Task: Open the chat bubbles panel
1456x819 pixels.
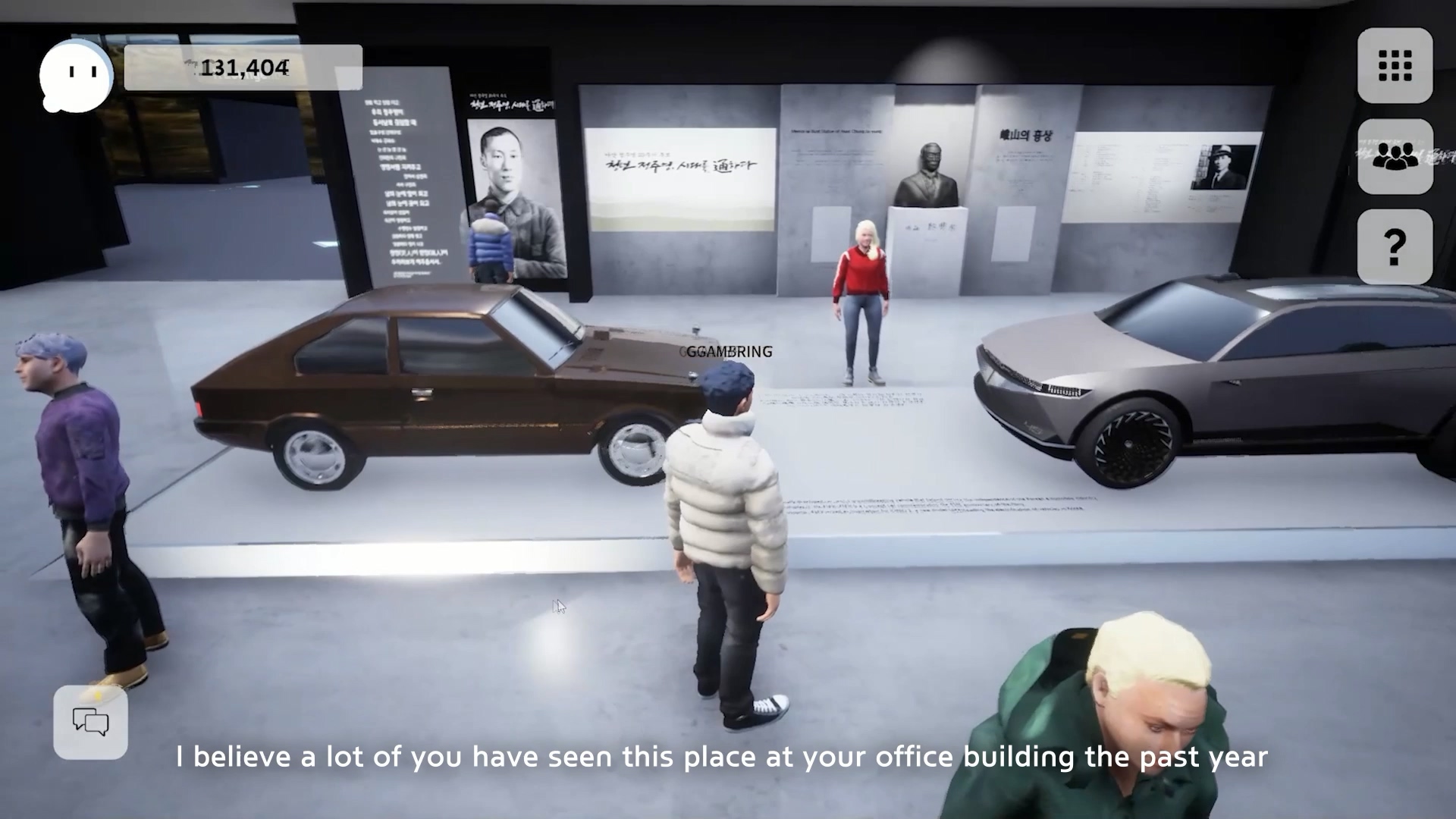Action: pyautogui.click(x=91, y=722)
